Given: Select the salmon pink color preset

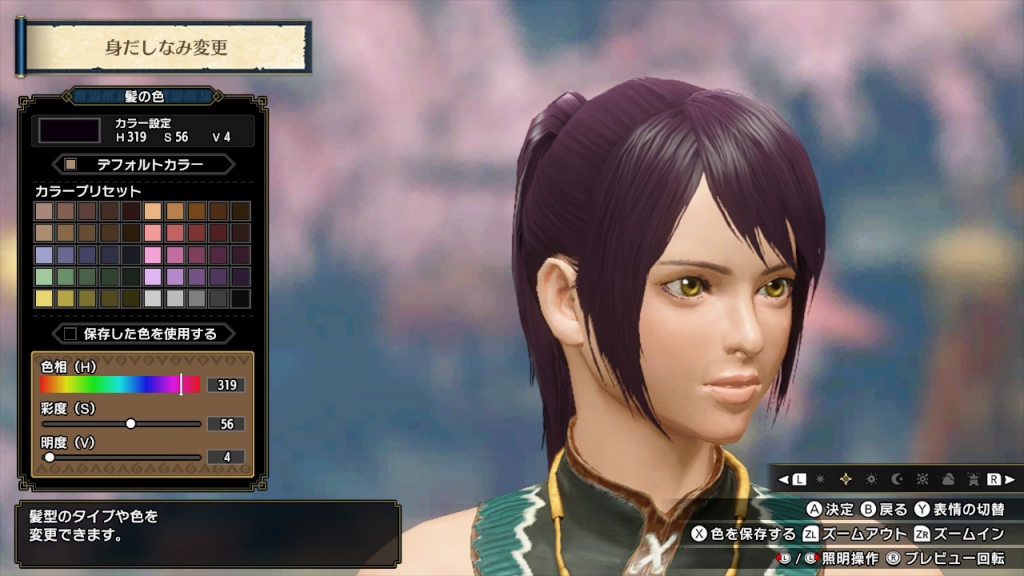Looking at the screenshot, I should tap(153, 232).
